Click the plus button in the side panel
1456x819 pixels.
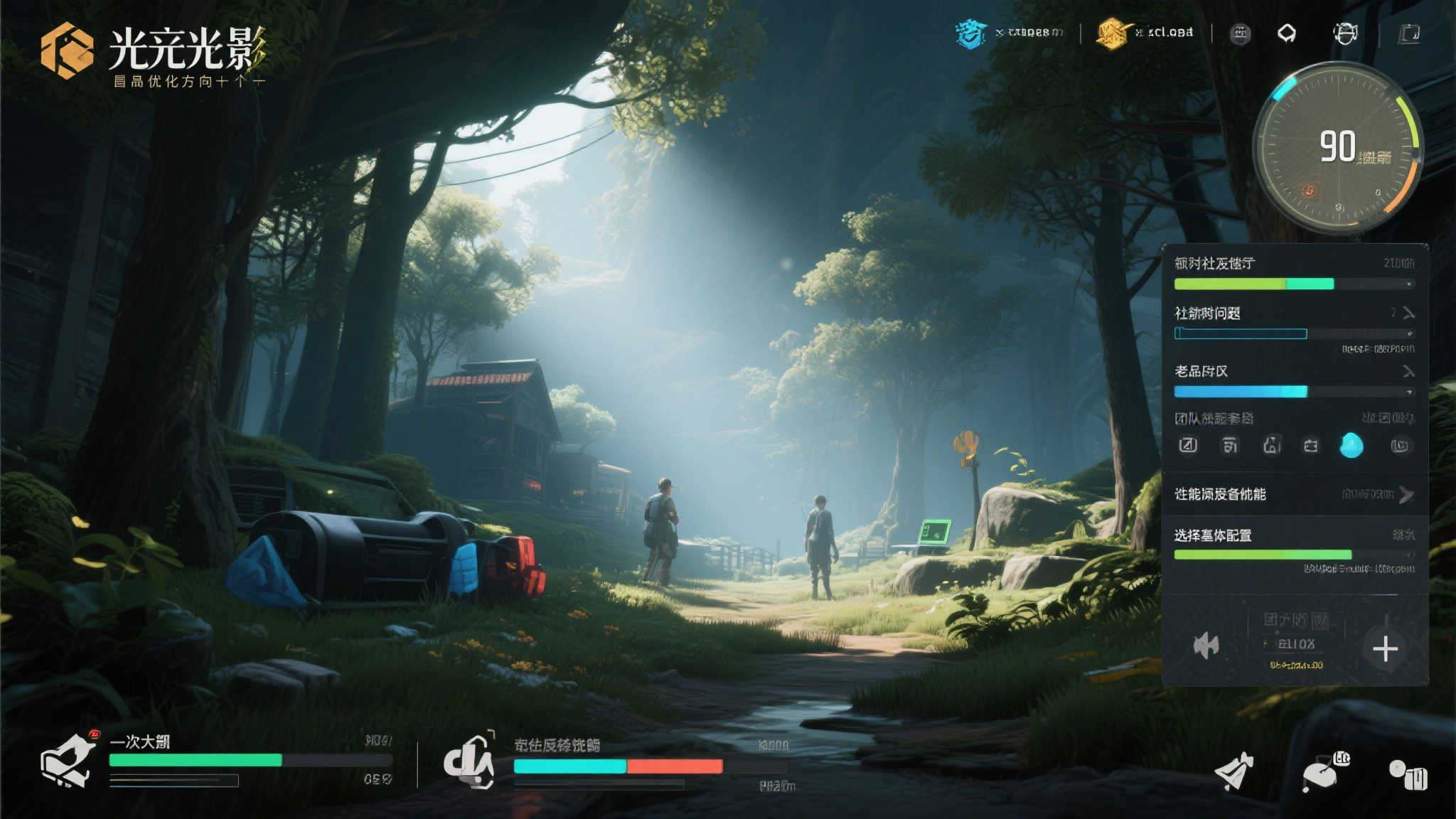[x=1385, y=648]
